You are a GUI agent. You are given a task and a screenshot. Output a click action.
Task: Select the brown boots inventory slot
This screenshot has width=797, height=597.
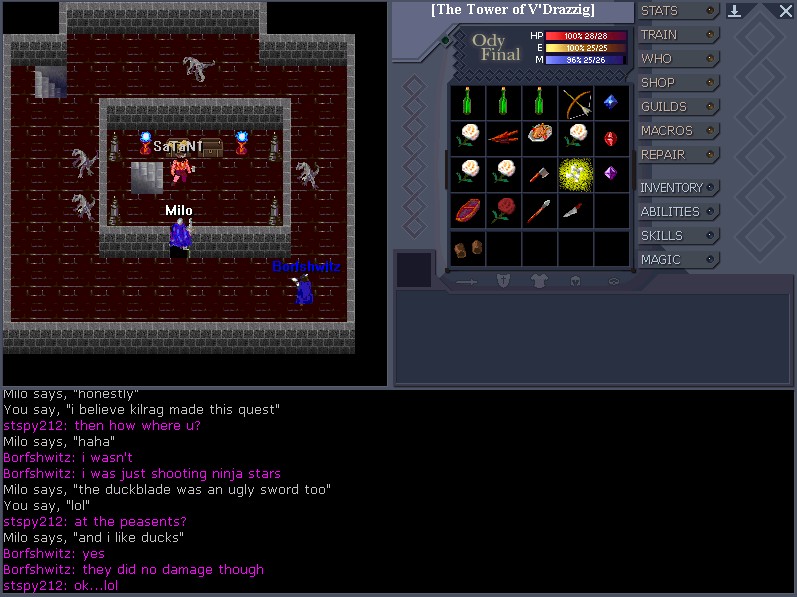click(x=466, y=246)
